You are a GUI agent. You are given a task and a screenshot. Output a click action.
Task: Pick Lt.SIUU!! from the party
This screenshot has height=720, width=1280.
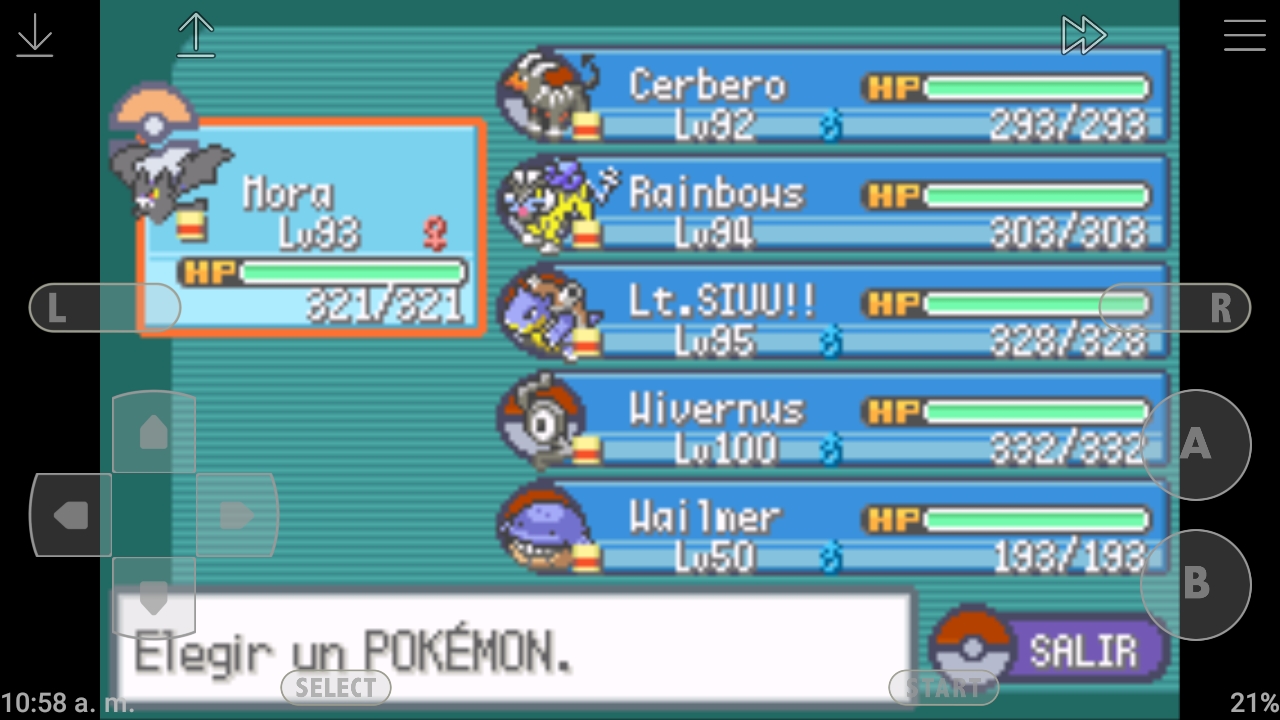[x=835, y=313]
